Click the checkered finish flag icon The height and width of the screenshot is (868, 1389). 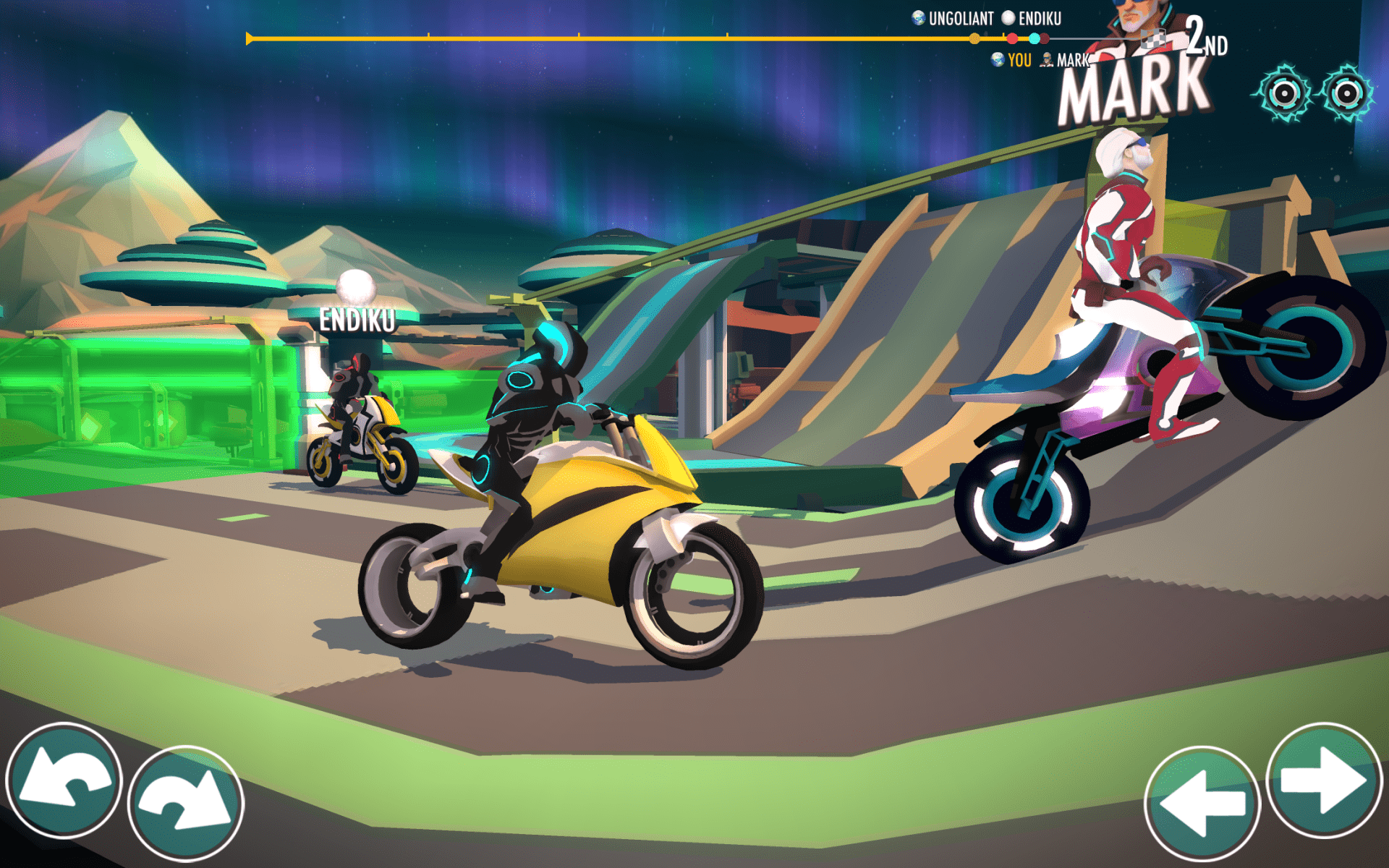click(x=1154, y=39)
